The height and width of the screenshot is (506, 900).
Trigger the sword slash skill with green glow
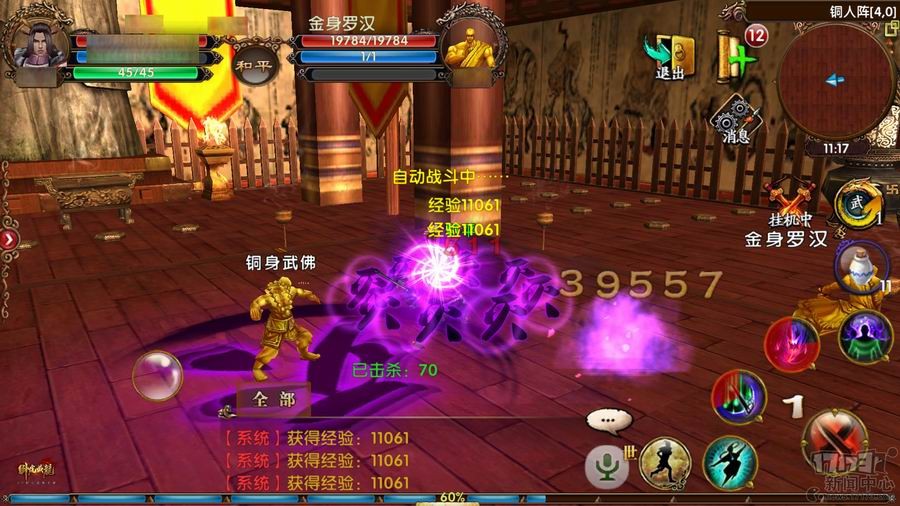tap(738, 397)
